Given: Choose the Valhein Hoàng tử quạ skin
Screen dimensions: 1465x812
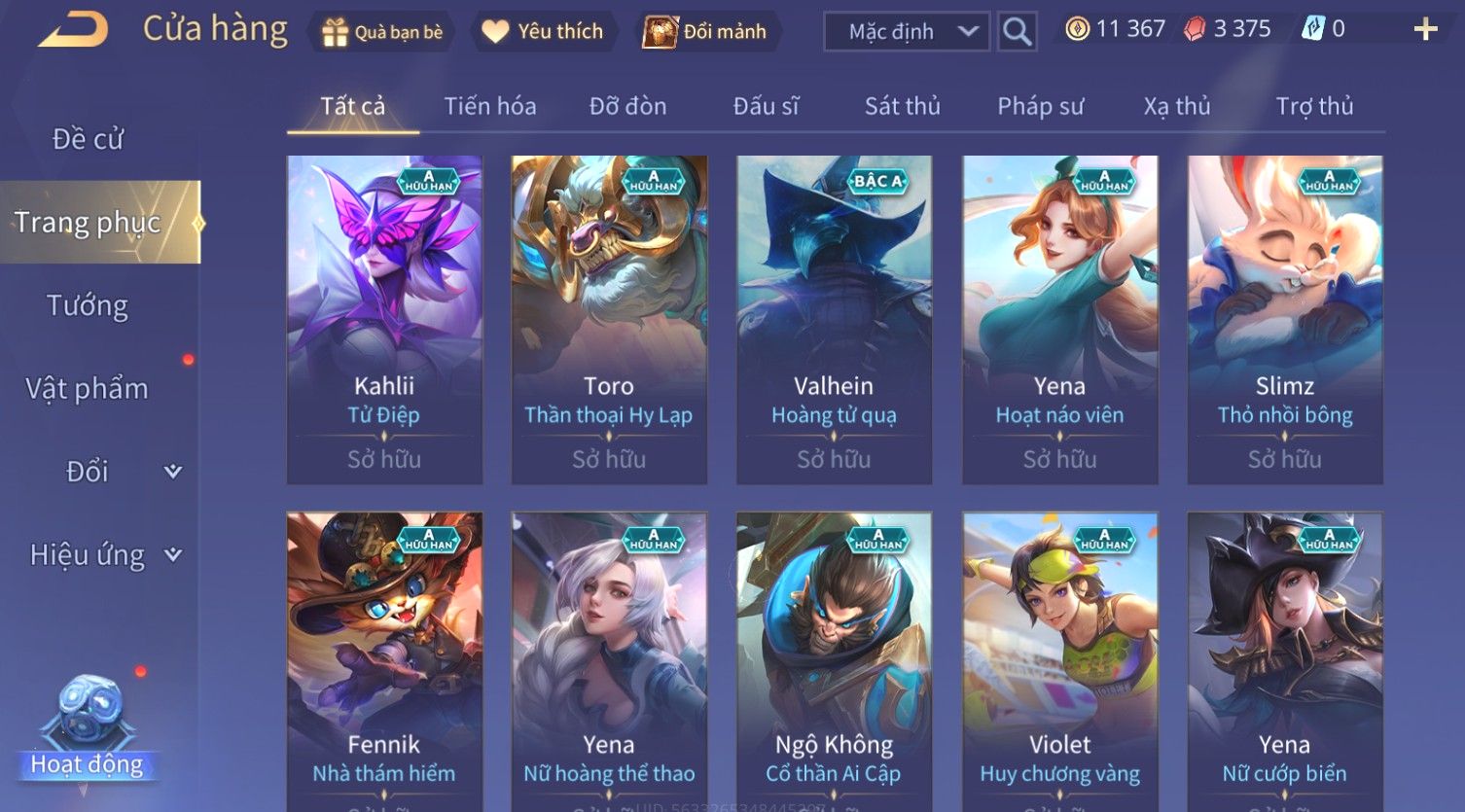Looking at the screenshot, I should point(834,319).
